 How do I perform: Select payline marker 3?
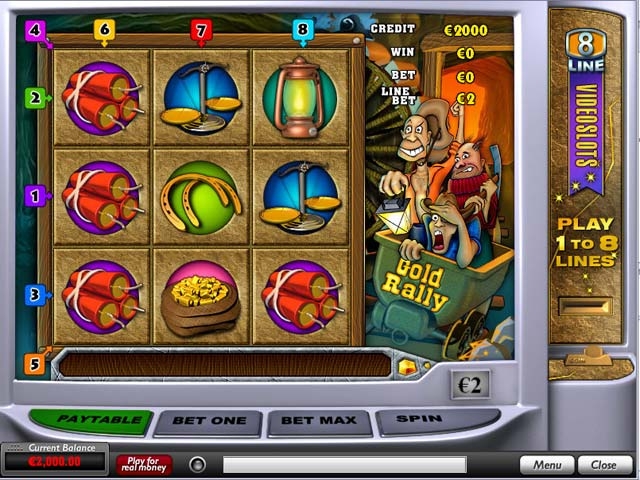[x=35, y=295]
